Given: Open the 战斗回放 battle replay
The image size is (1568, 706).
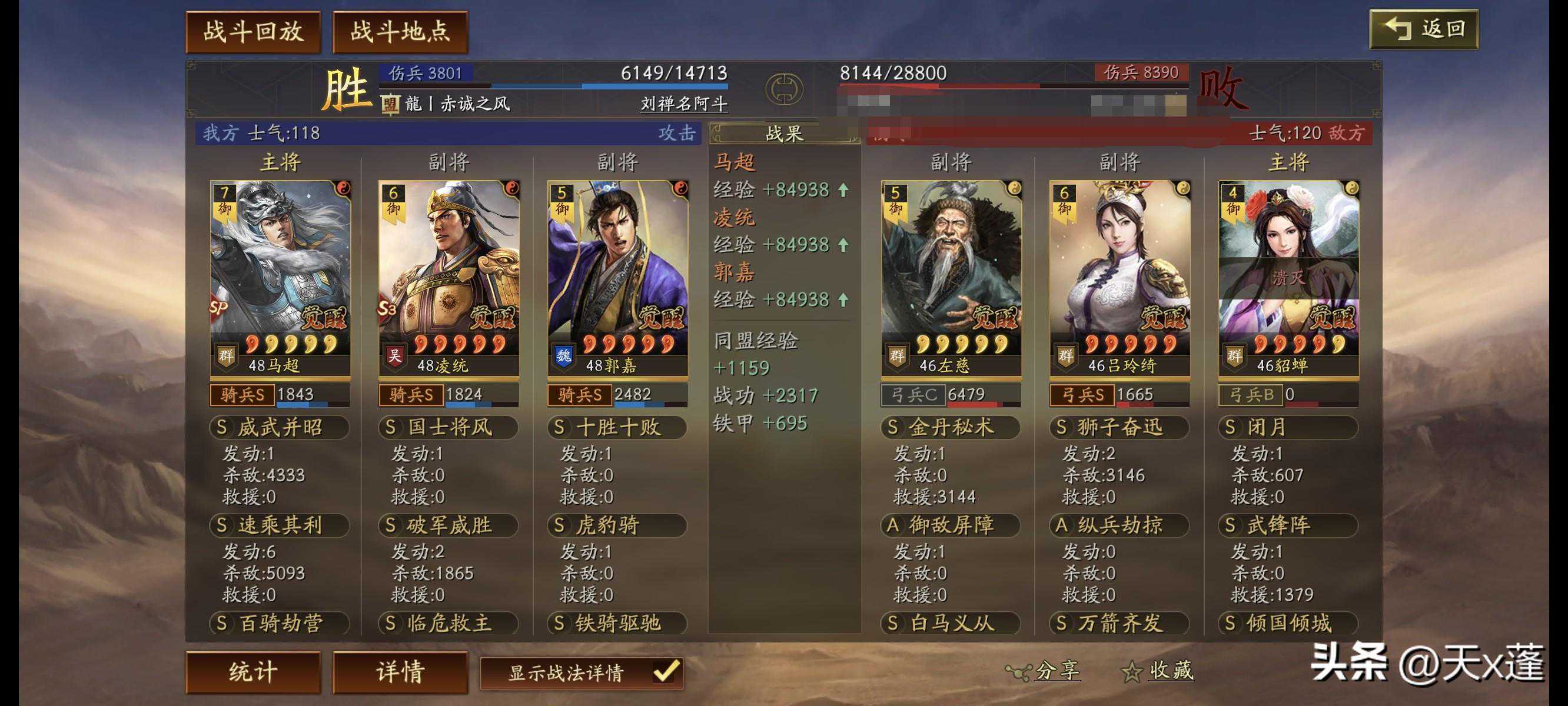Looking at the screenshot, I should (x=253, y=32).
